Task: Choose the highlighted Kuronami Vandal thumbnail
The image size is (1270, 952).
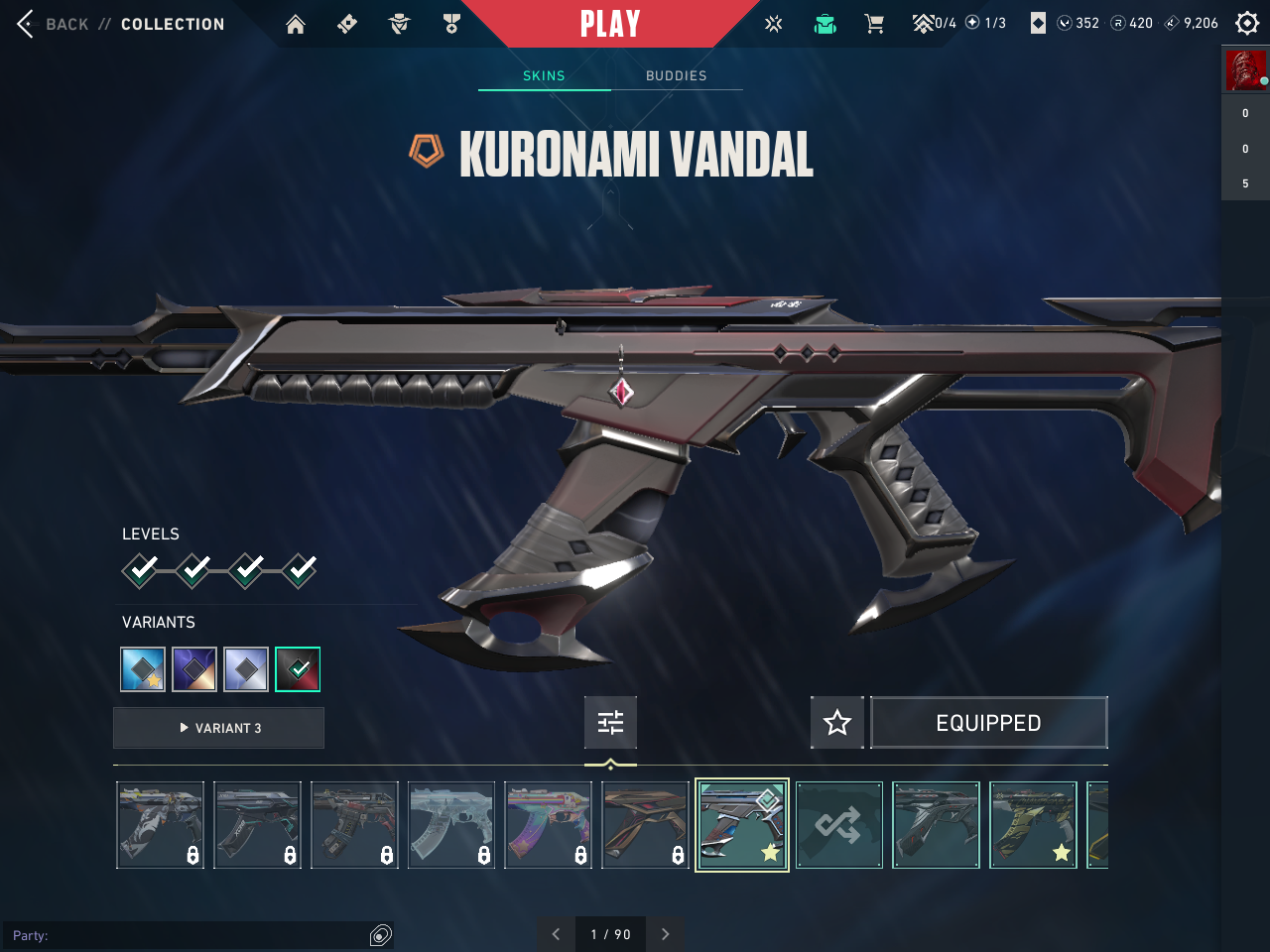Action: [742, 825]
